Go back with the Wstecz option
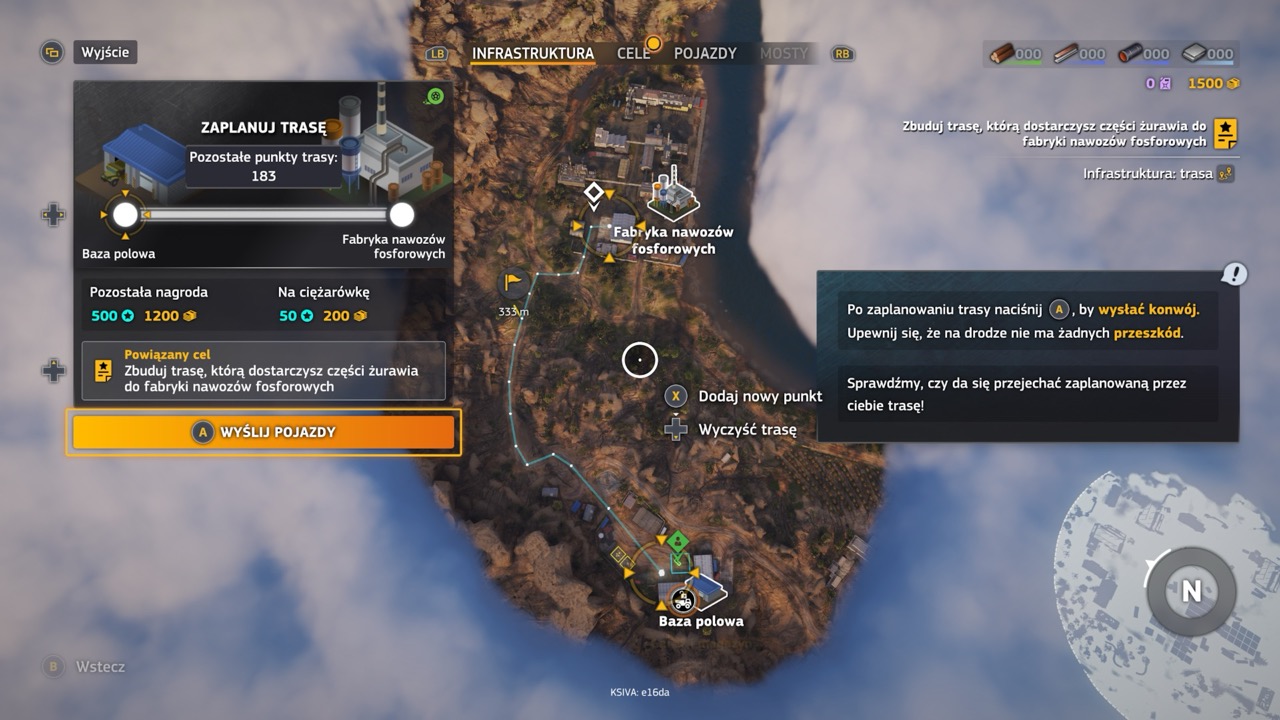The image size is (1280, 720). pos(100,667)
